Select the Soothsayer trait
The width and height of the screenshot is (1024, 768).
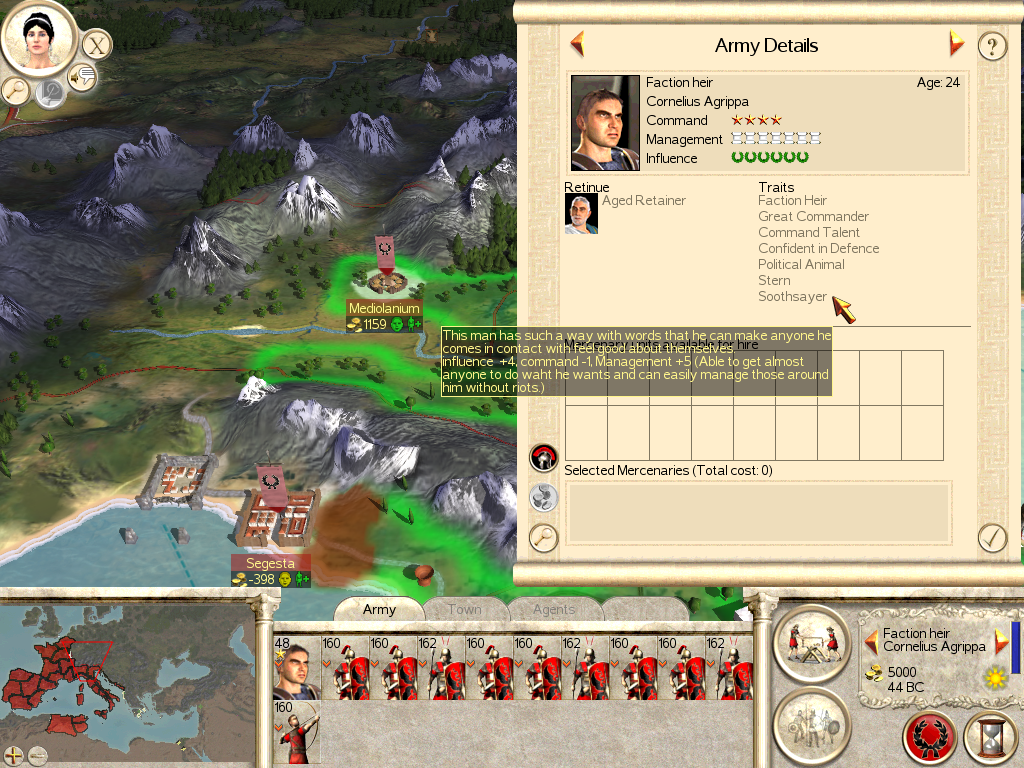(792, 296)
